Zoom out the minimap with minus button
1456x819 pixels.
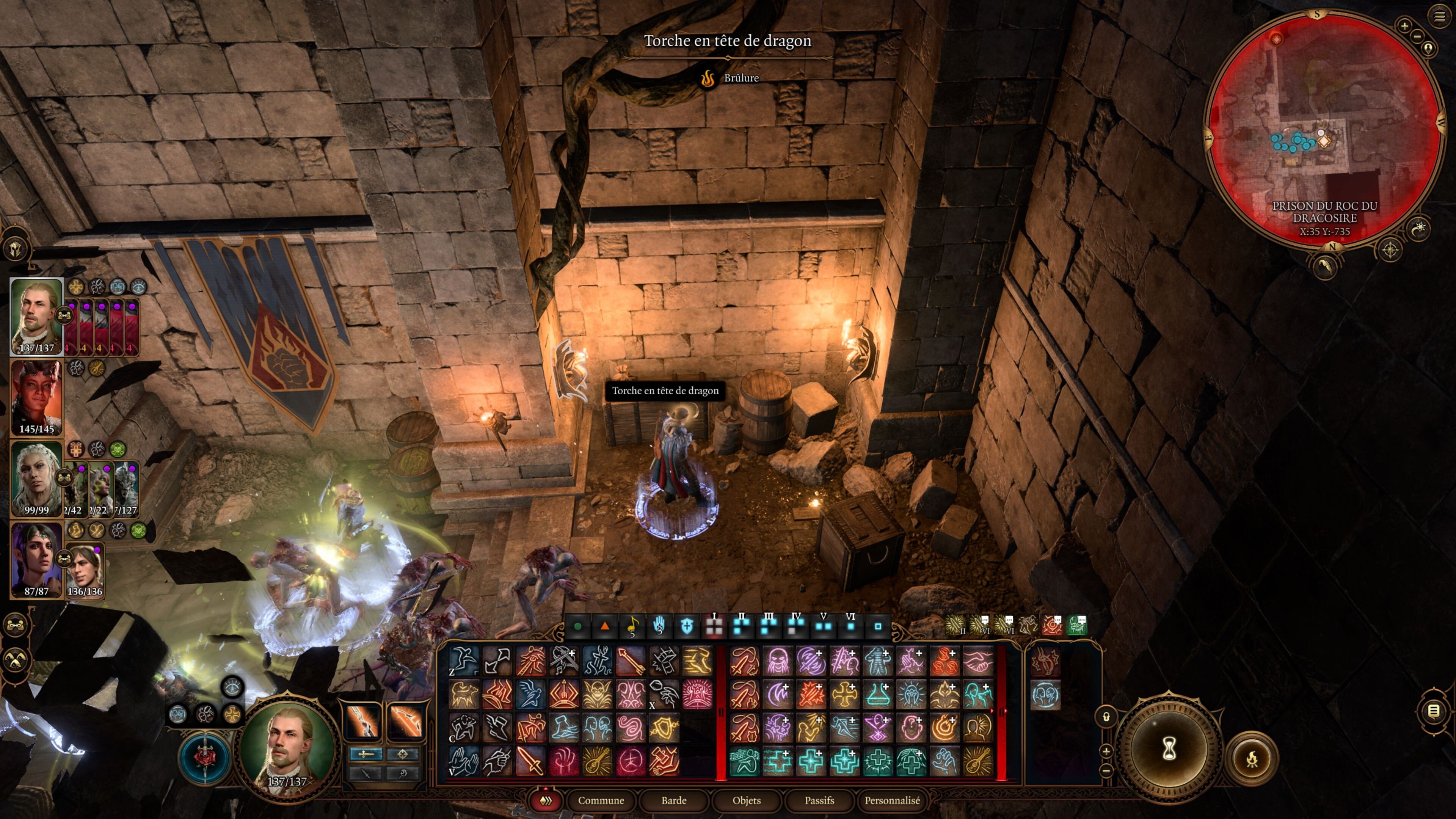[x=1417, y=37]
